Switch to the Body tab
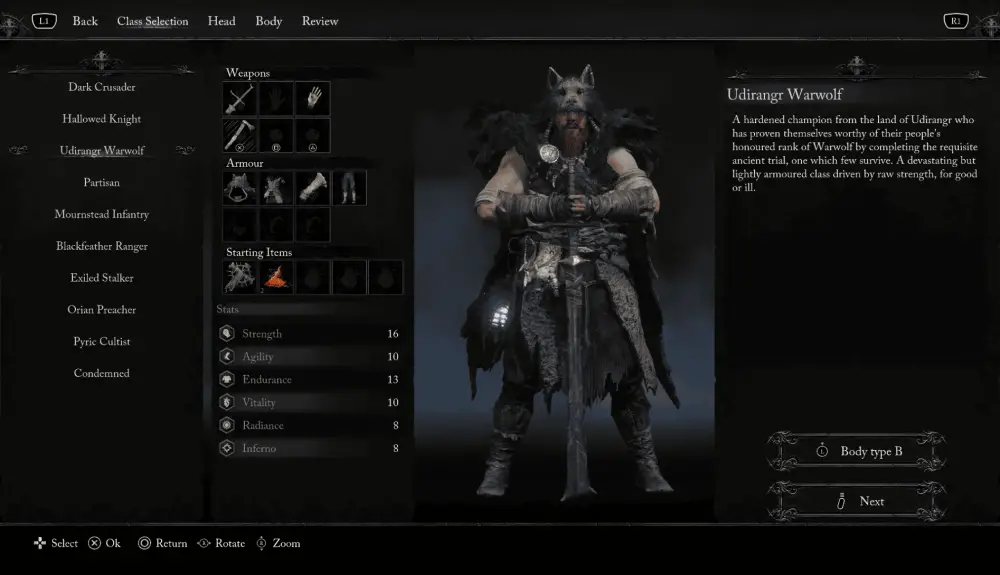Image resolution: width=1000 pixels, height=575 pixels. [x=268, y=21]
